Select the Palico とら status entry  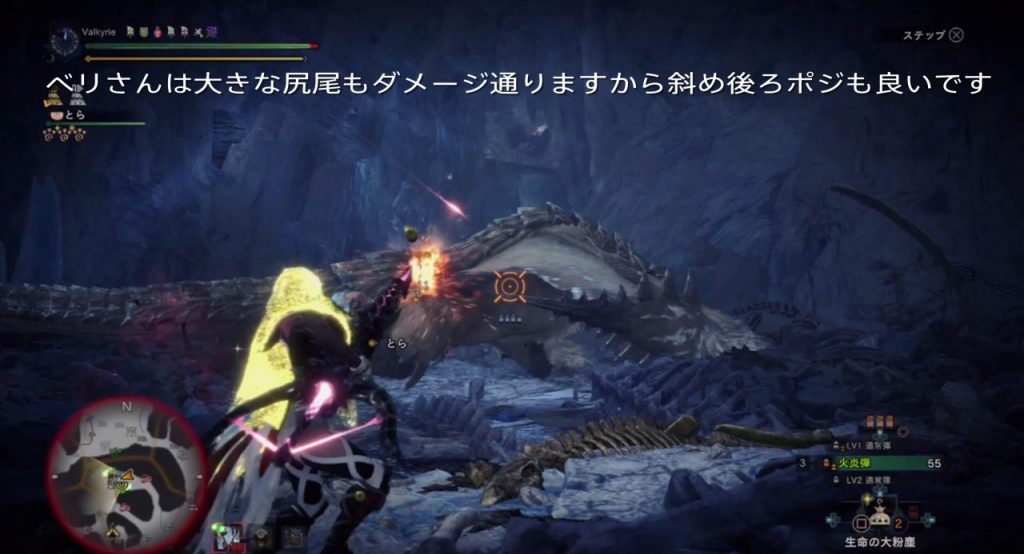point(75,115)
